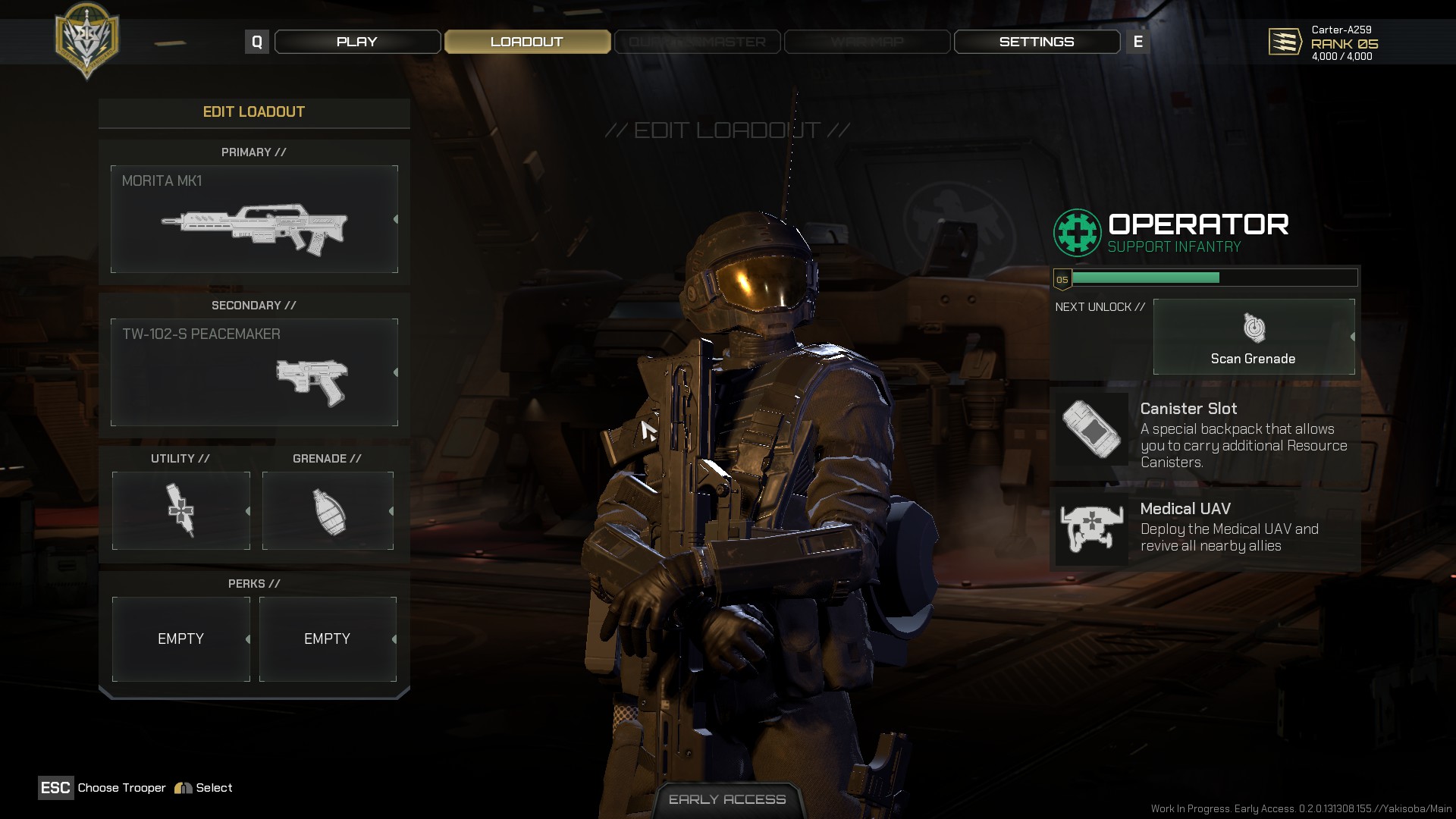The image size is (1456, 819).
Task: Click the faction emblem logo
Action: coord(87,39)
